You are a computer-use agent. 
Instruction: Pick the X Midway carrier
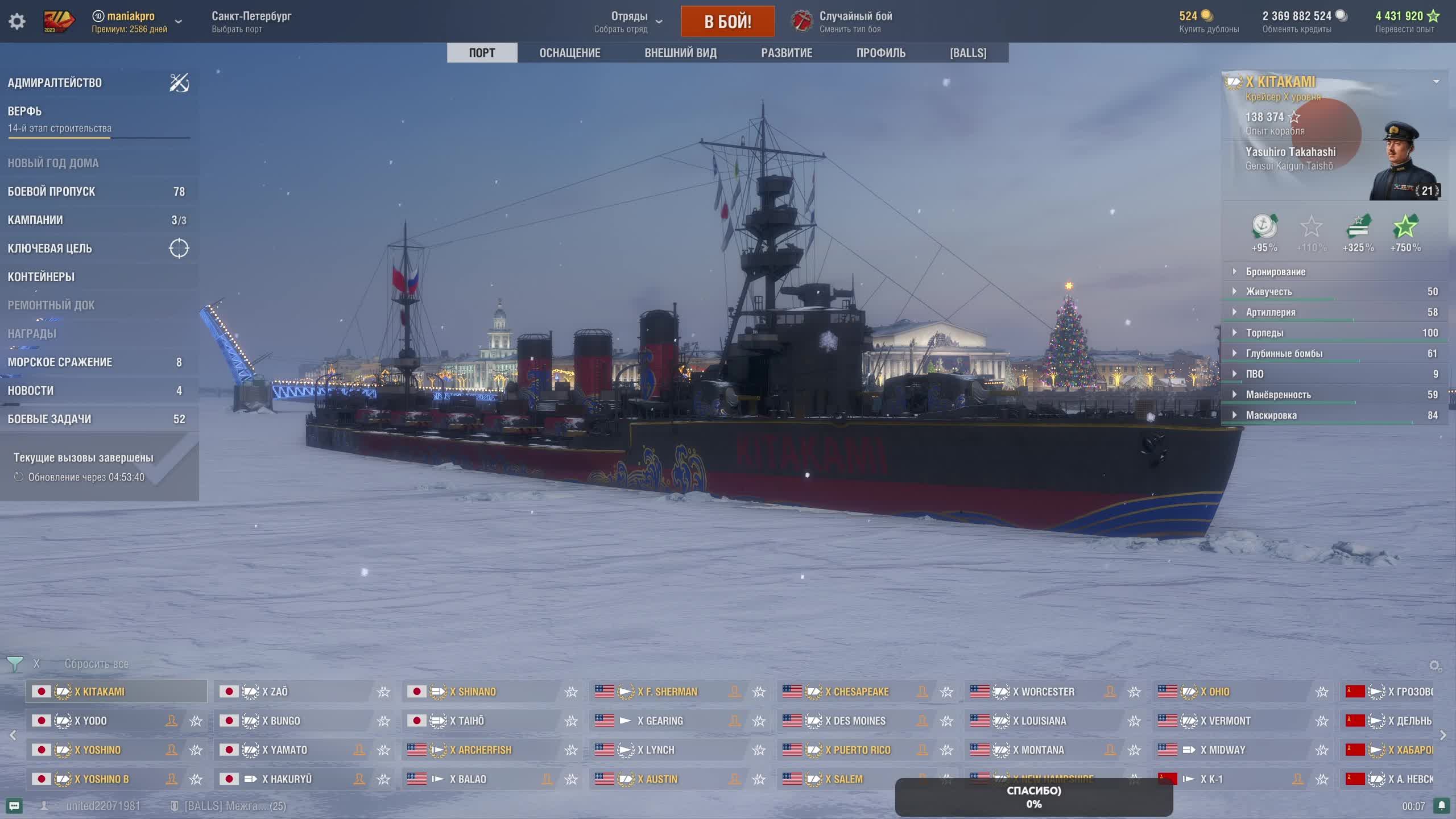click(x=1222, y=750)
